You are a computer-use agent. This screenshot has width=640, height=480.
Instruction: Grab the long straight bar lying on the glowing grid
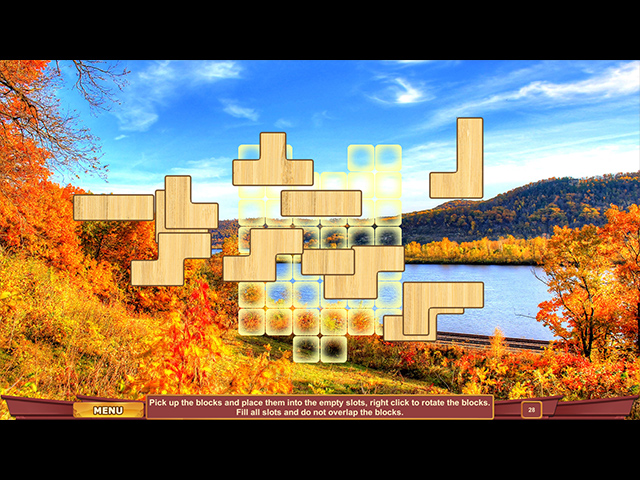click(320, 203)
